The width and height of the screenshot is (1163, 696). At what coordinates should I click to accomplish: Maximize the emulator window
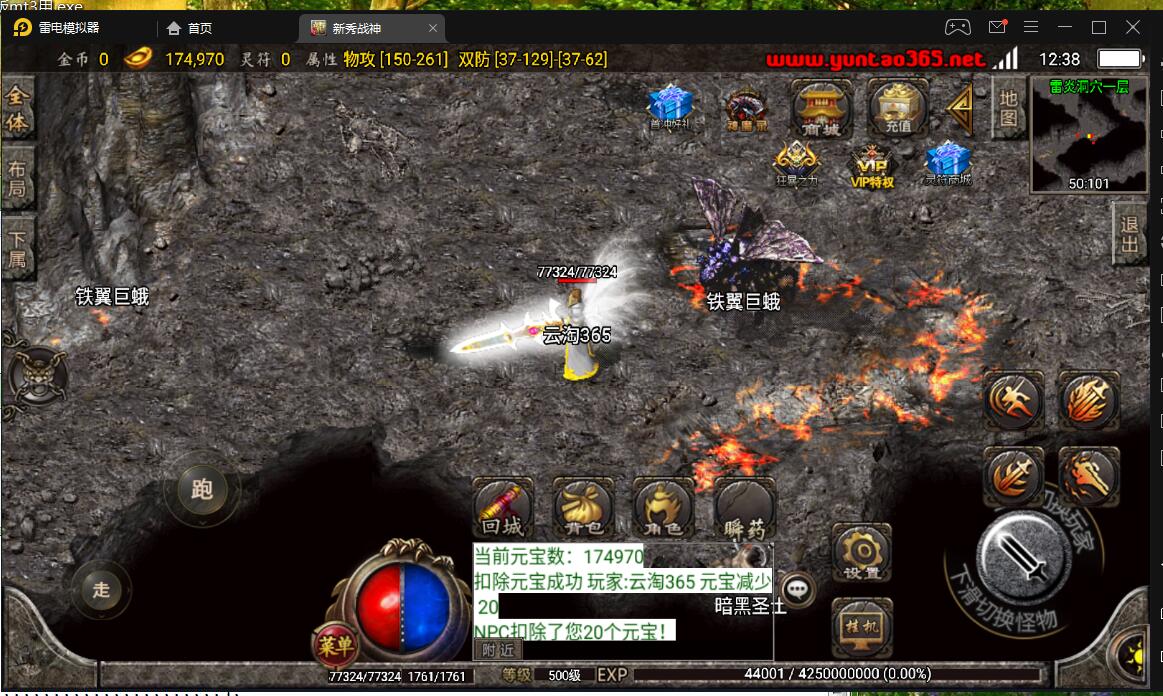[x=1099, y=28]
